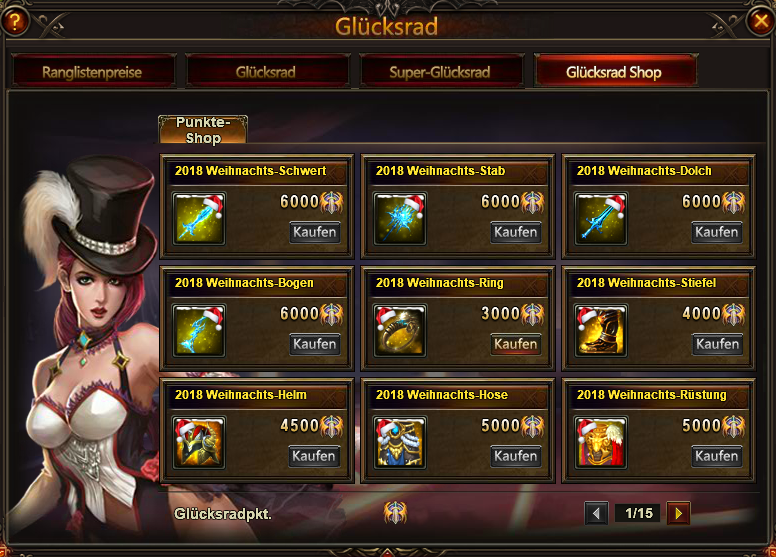Click Kaufen for the Weihnachts-Helm

click(315, 456)
